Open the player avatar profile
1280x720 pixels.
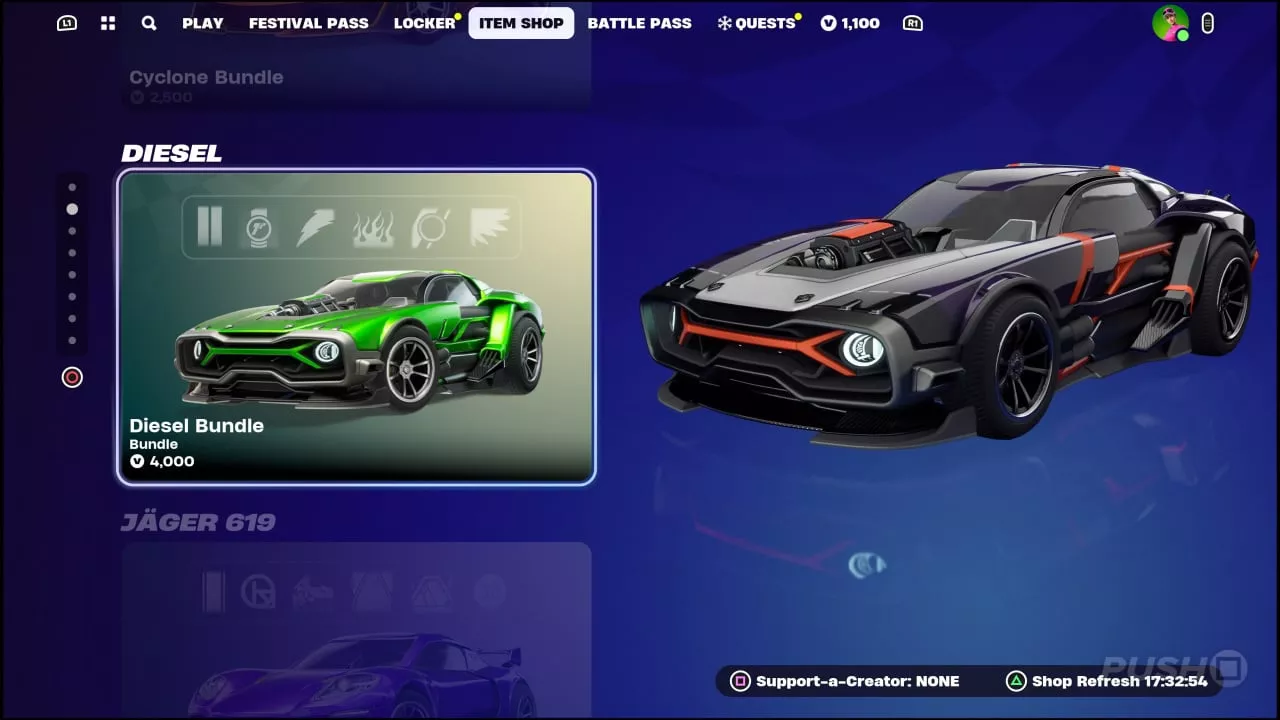tap(1170, 23)
